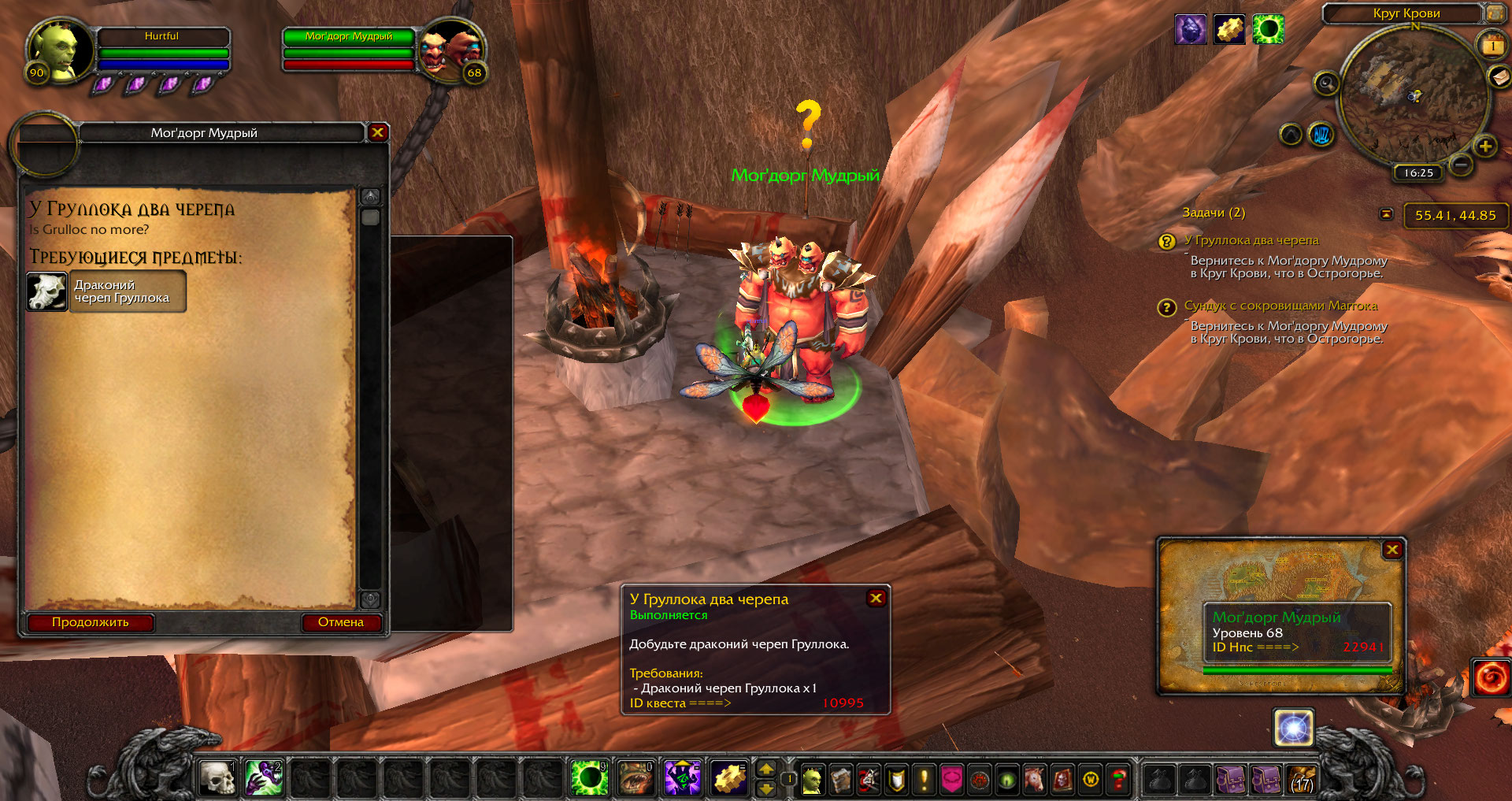Zoom out the minimap
The image size is (1512, 801).
(x=1461, y=165)
